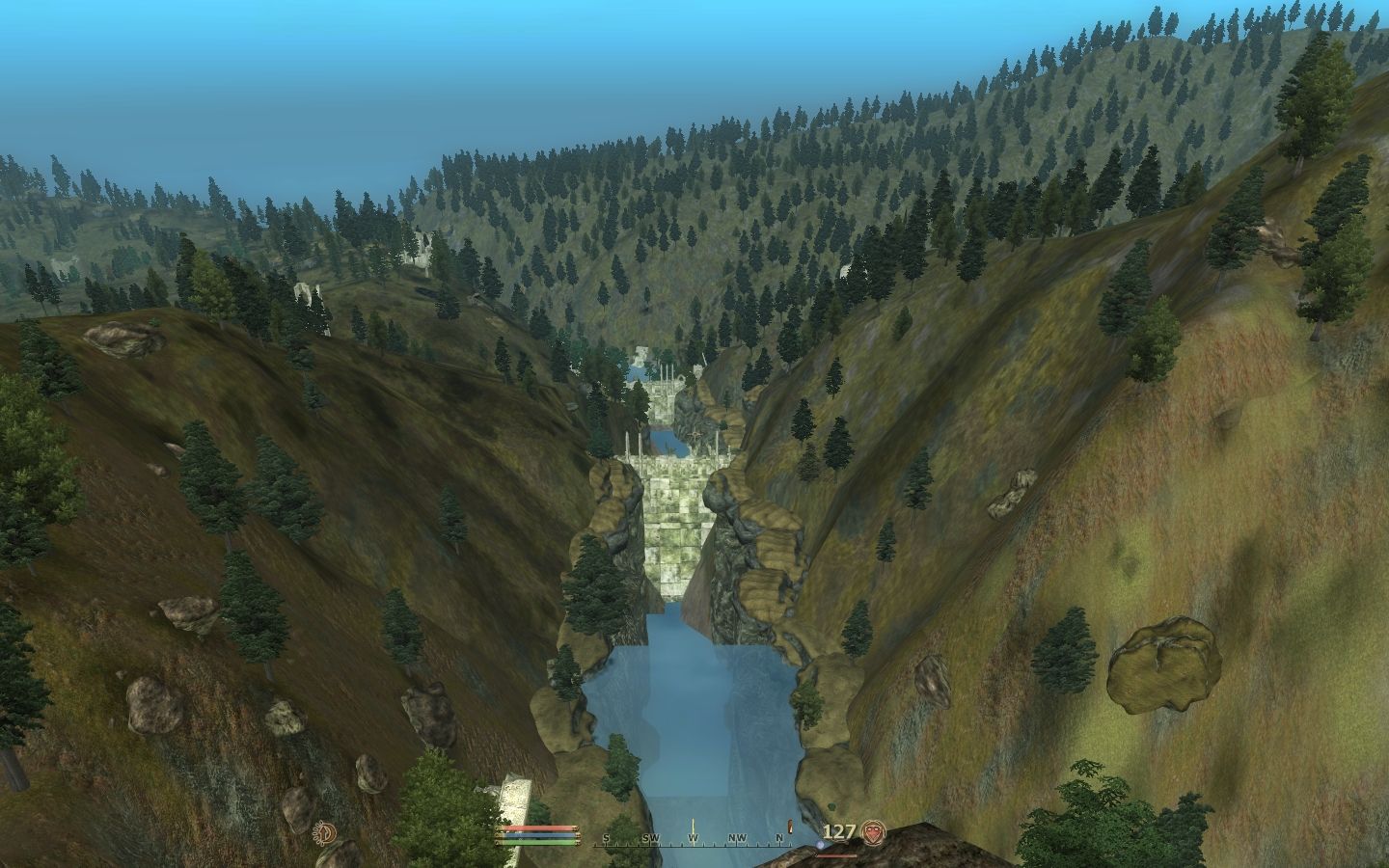Click the large boulder on the right slope

coord(1162,665)
